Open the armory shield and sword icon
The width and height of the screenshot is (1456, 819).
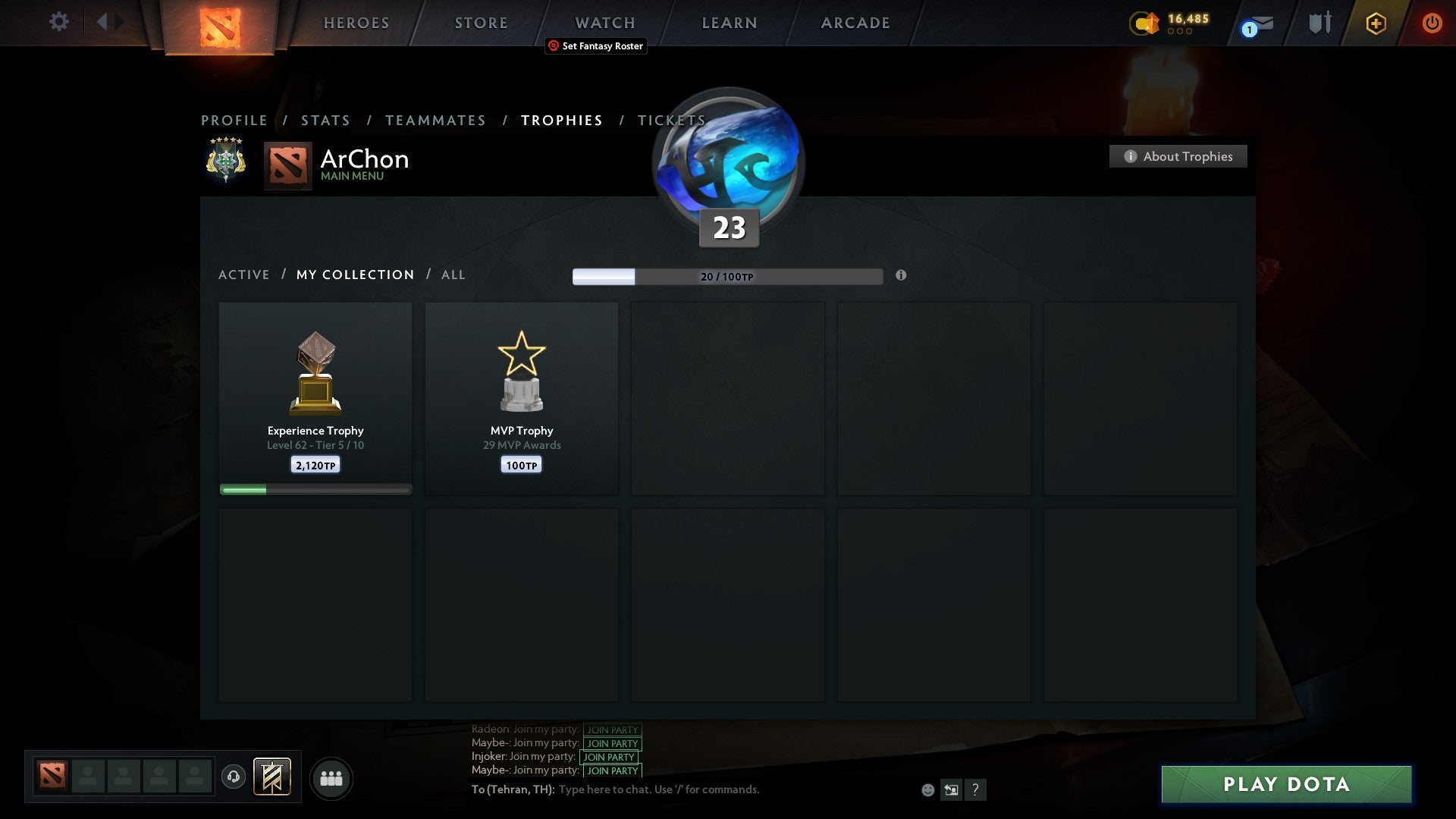(1319, 22)
